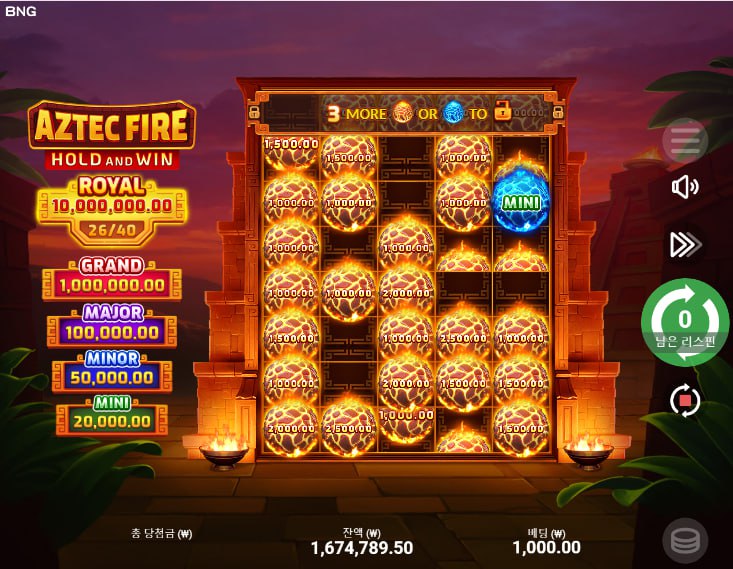This screenshot has width=733, height=569.
Task: Stop autoplay with the red square button
Action: [685, 401]
